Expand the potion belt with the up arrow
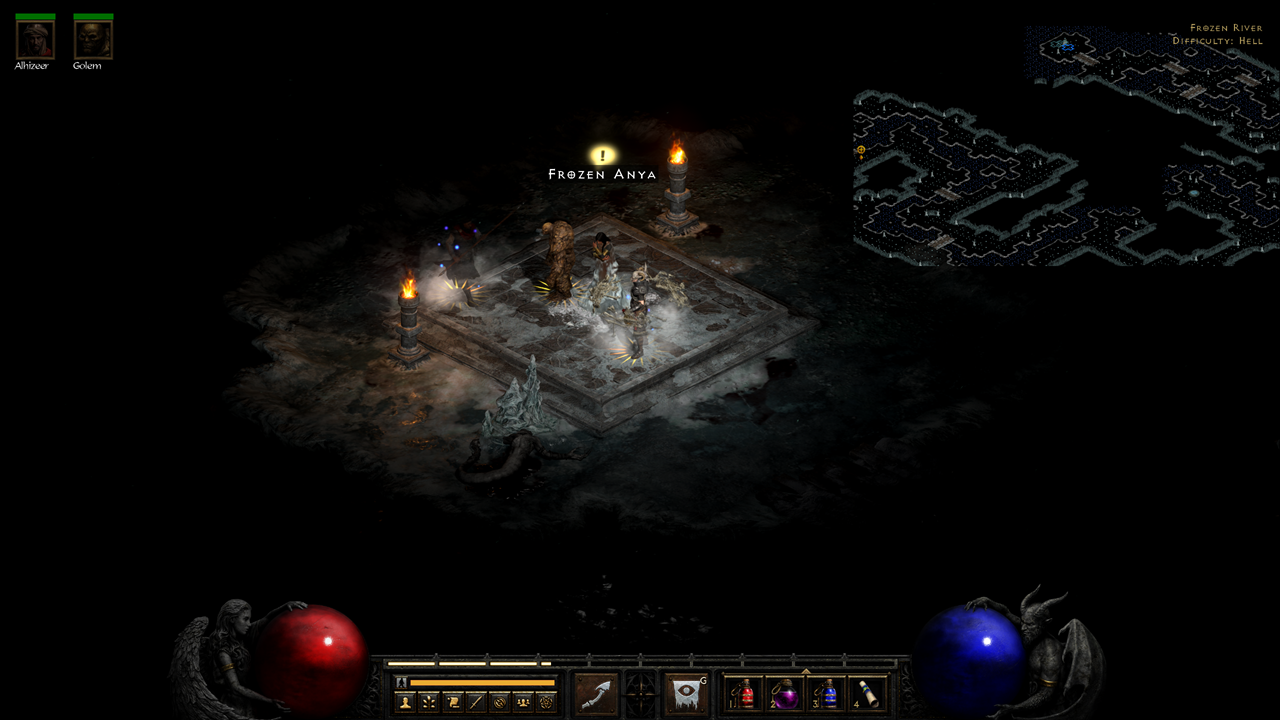The image size is (1280, 720). click(x=806, y=670)
